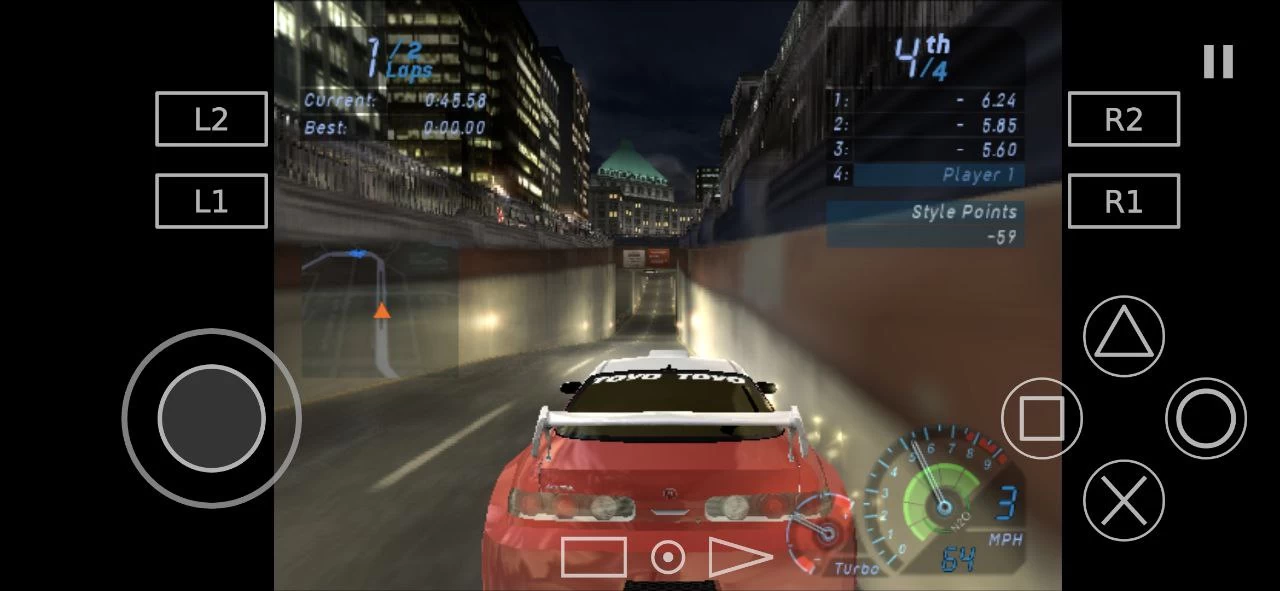The image size is (1280, 591).
Task: Tap the triangle face button
Action: pyautogui.click(x=1124, y=336)
